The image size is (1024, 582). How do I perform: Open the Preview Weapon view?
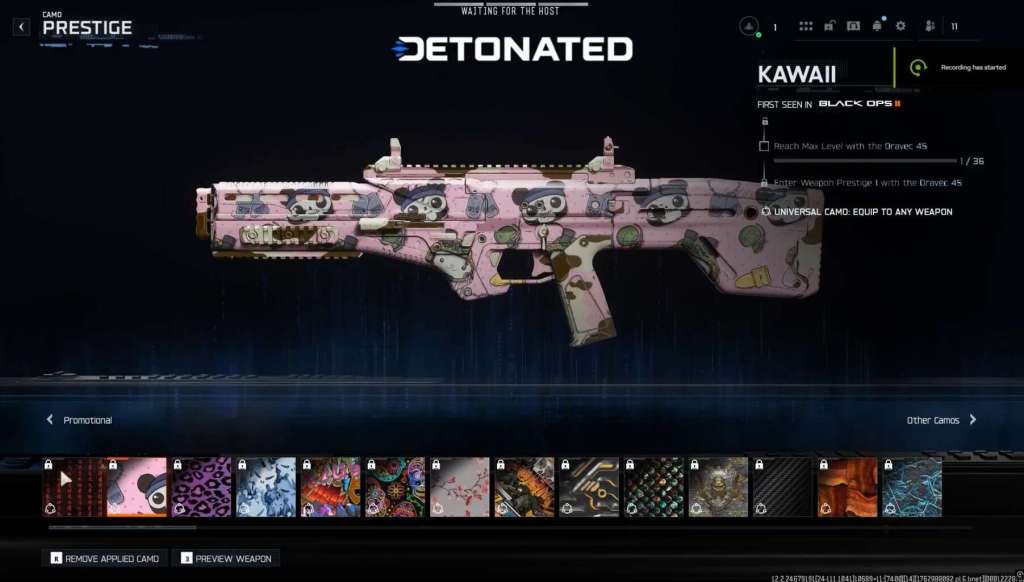tap(225, 558)
